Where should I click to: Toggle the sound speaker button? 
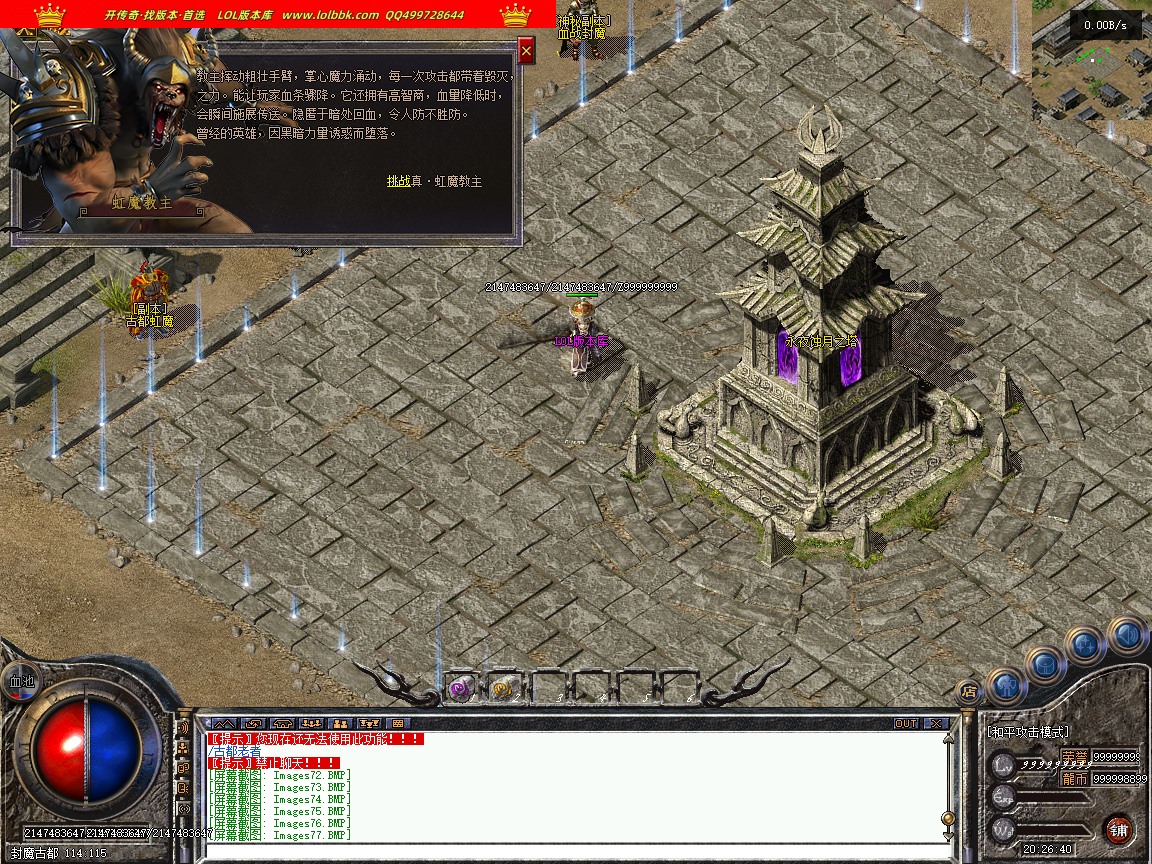click(1126, 634)
